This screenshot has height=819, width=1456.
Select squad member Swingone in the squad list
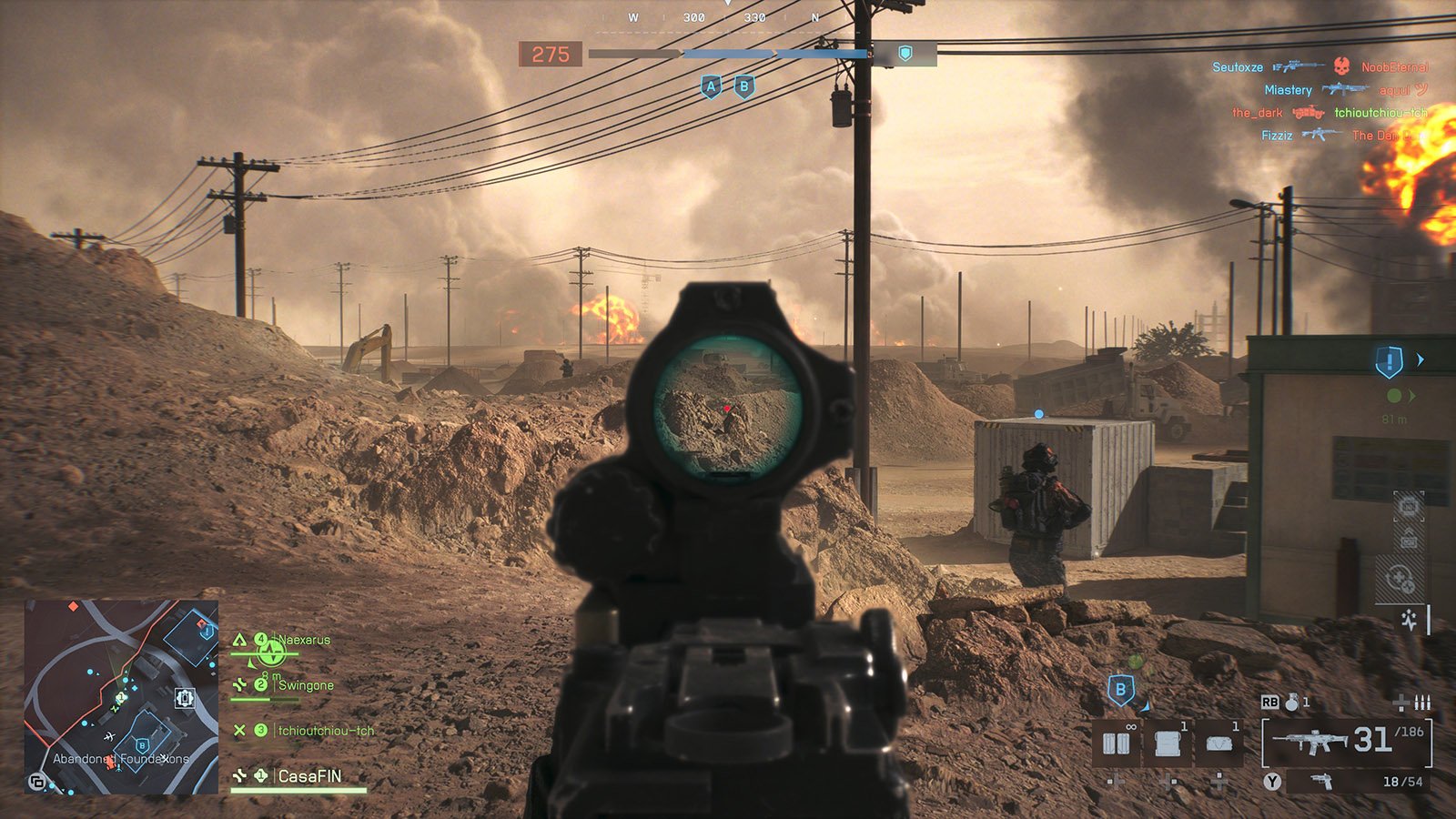pyautogui.click(x=306, y=685)
